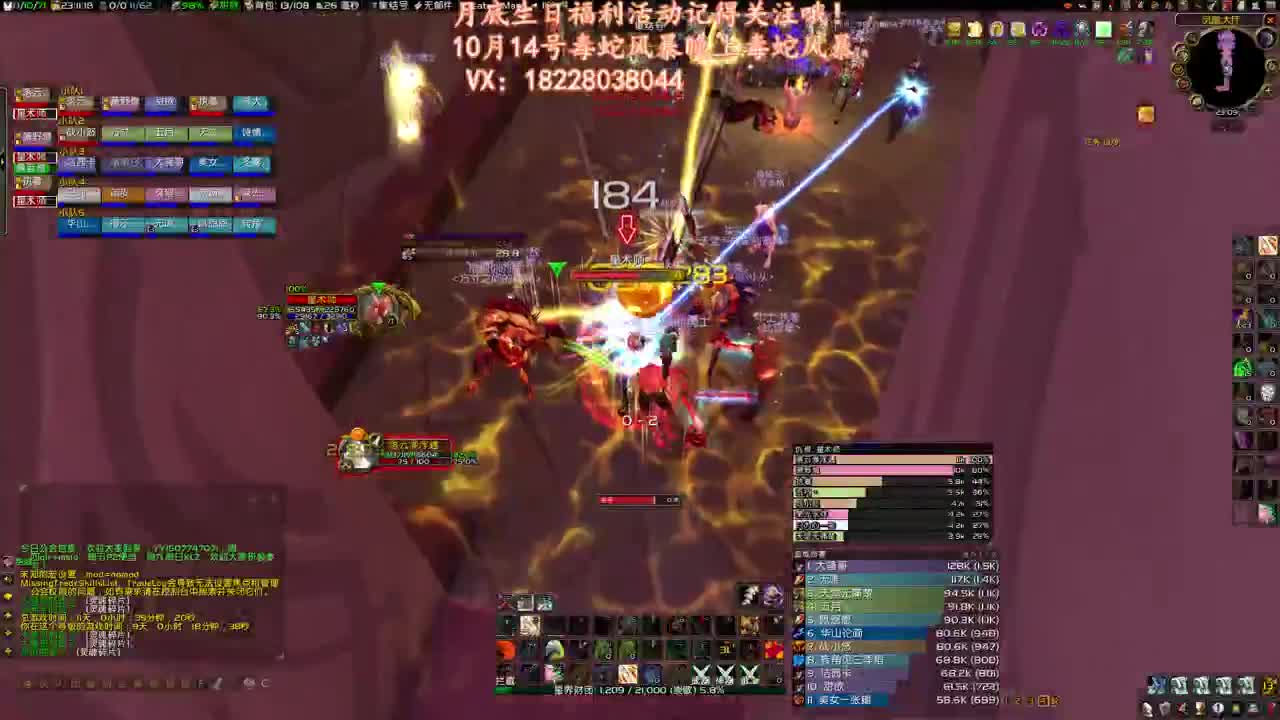Click the red flower reagent icon on action bar
Viewport: 1280px width, 720px height.
pos(773,649)
